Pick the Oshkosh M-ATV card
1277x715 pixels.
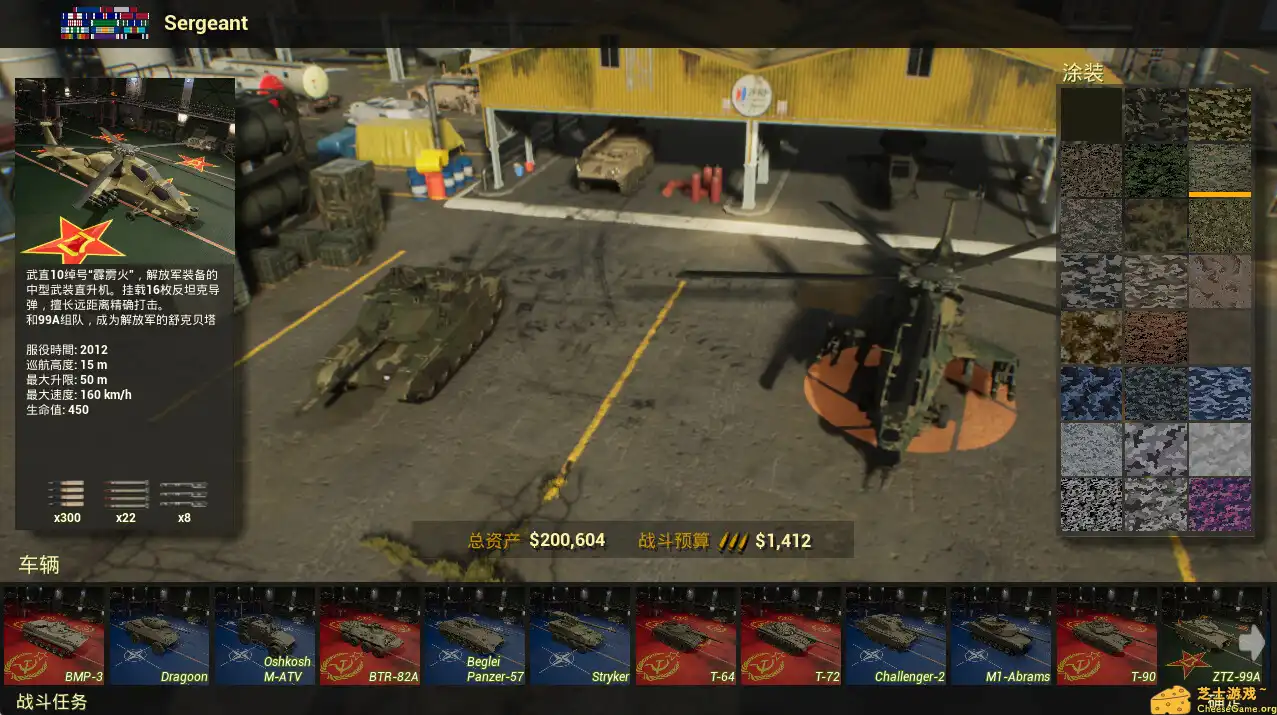pyautogui.click(x=265, y=636)
